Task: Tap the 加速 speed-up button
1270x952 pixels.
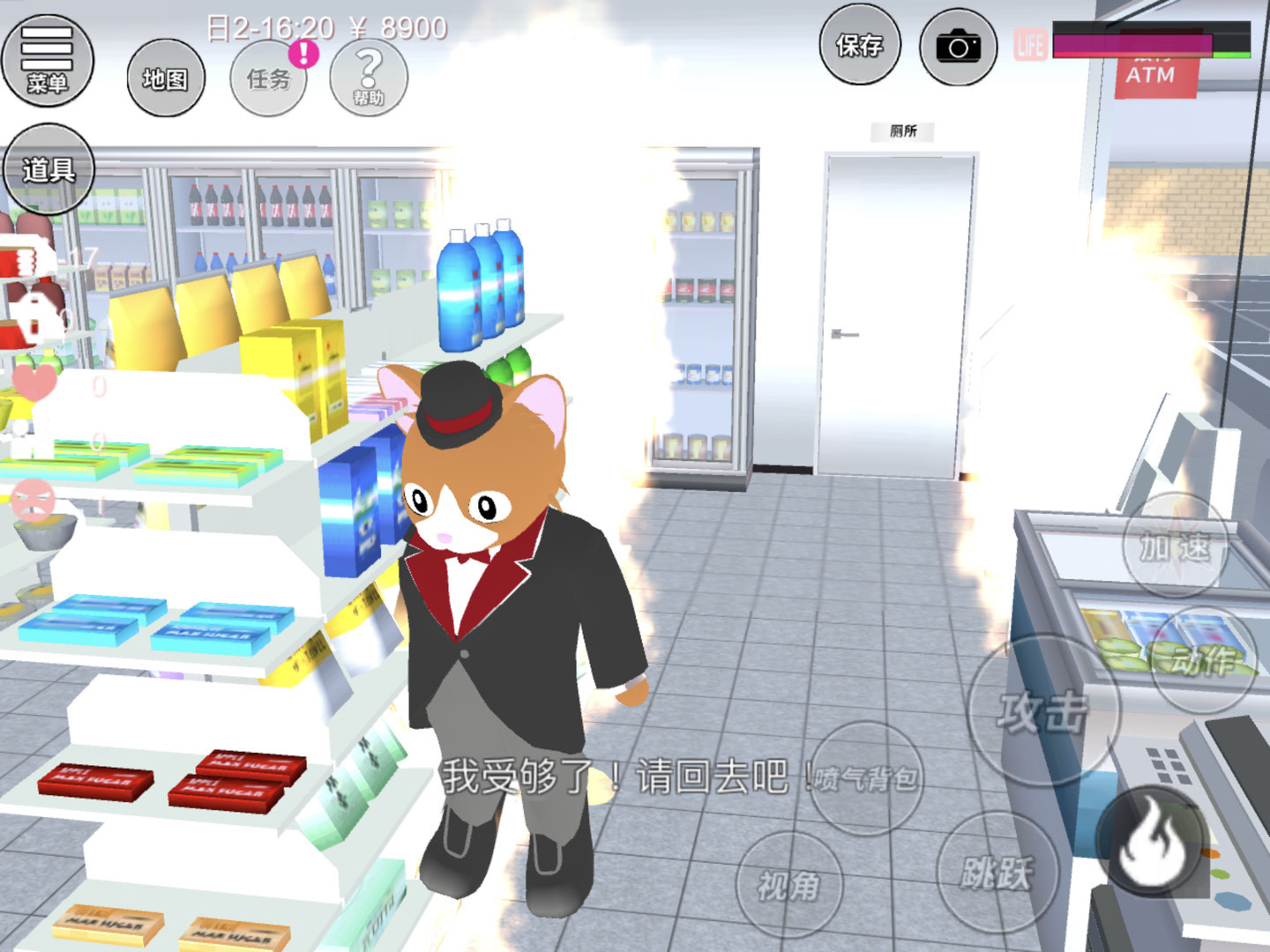Action: click(1175, 547)
